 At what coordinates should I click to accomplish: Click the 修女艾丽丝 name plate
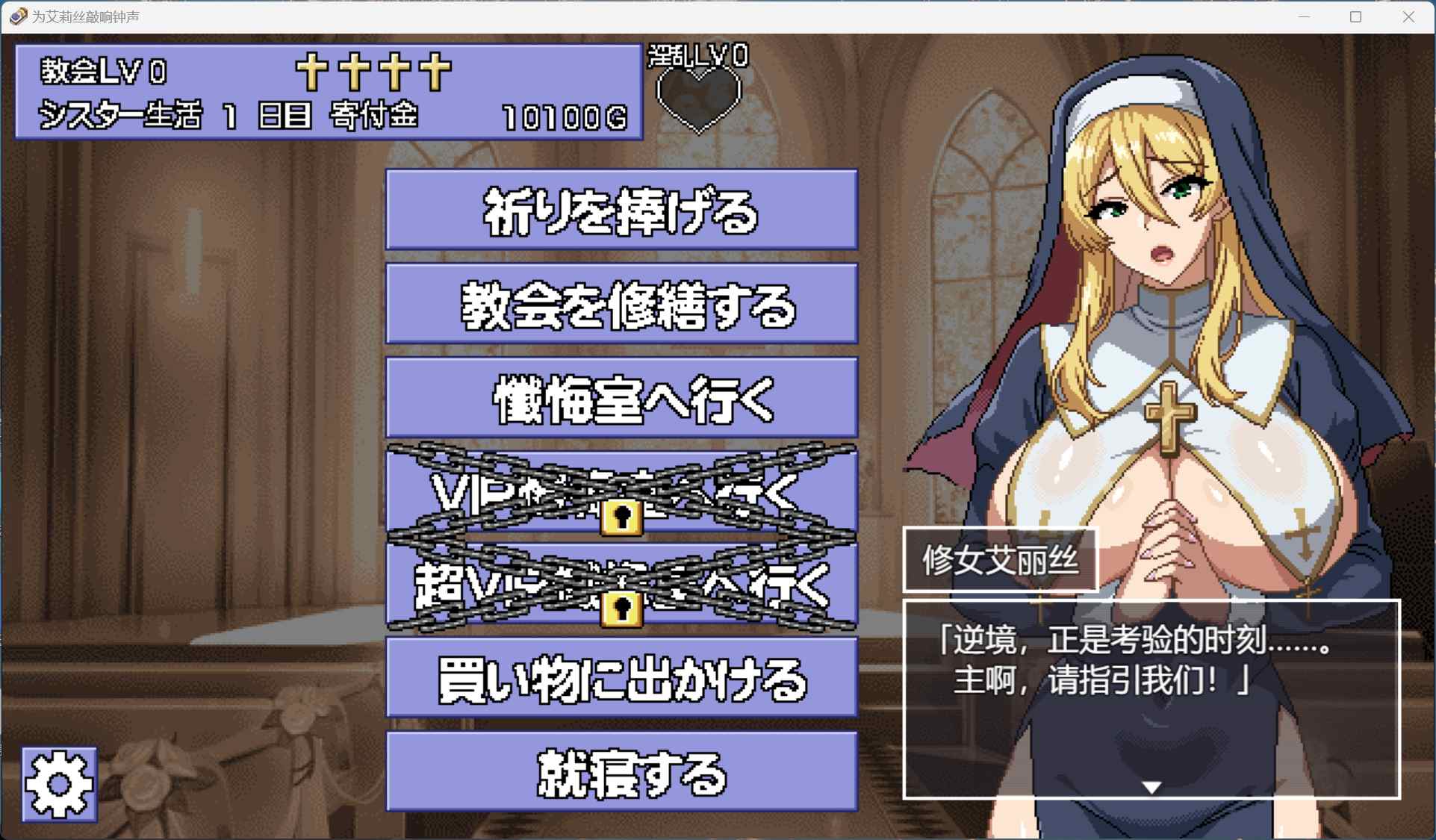click(1001, 561)
